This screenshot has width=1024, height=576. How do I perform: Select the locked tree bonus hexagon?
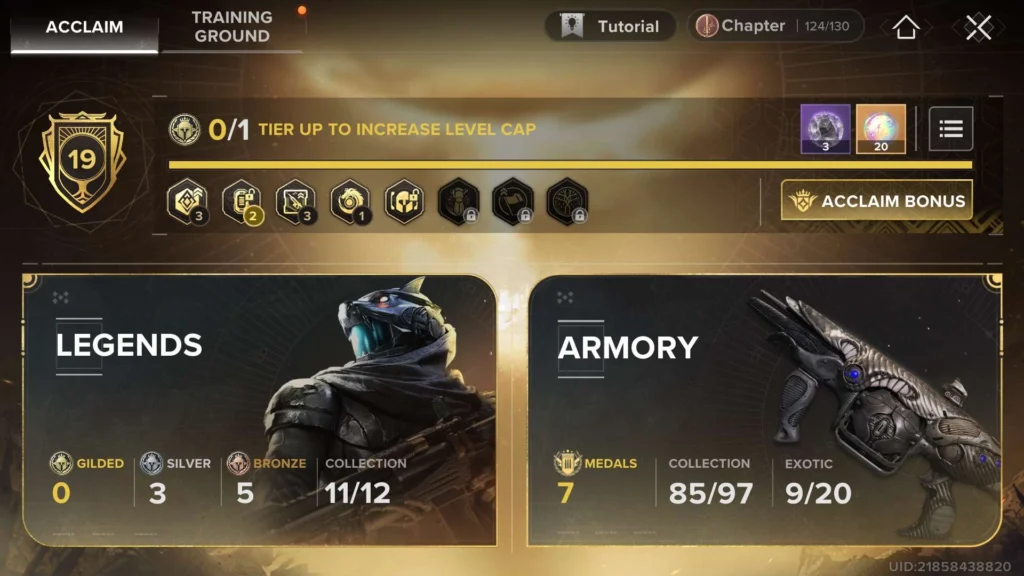click(x=567, y=200)
